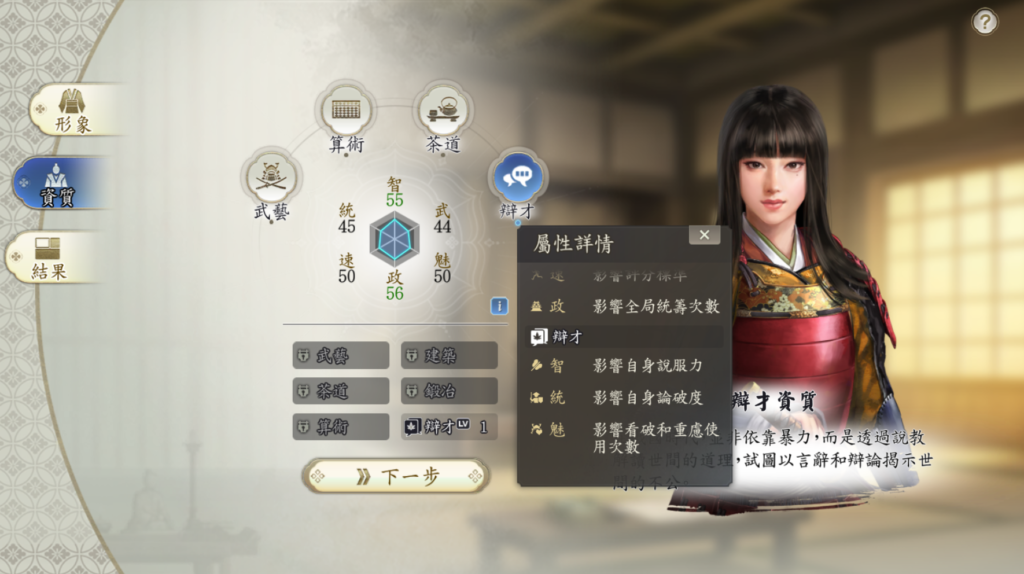Switch to the 形象 appearance tab
Viewport: 1024px width, 574px height.
click(72, 109)
